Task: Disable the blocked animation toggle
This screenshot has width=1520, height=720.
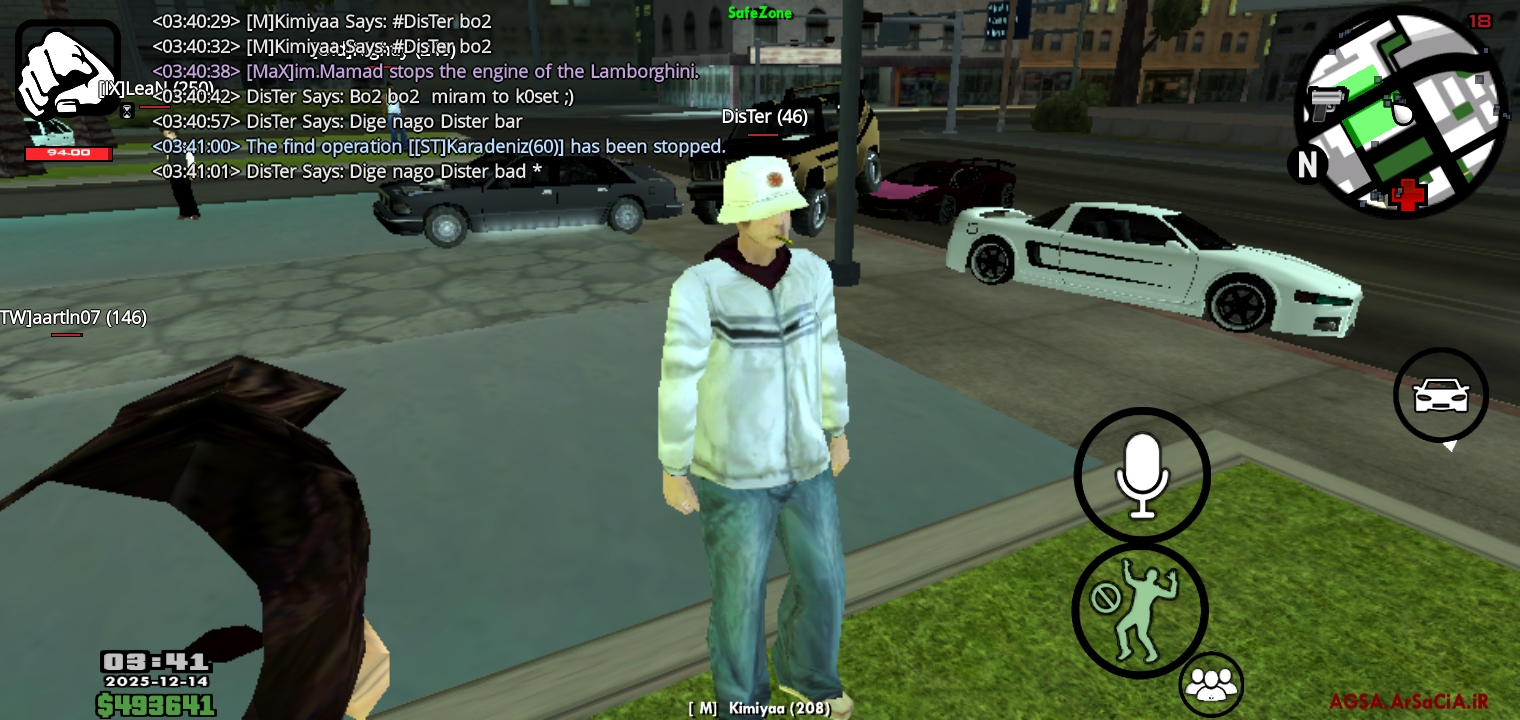Action: tap(1108, 598)
